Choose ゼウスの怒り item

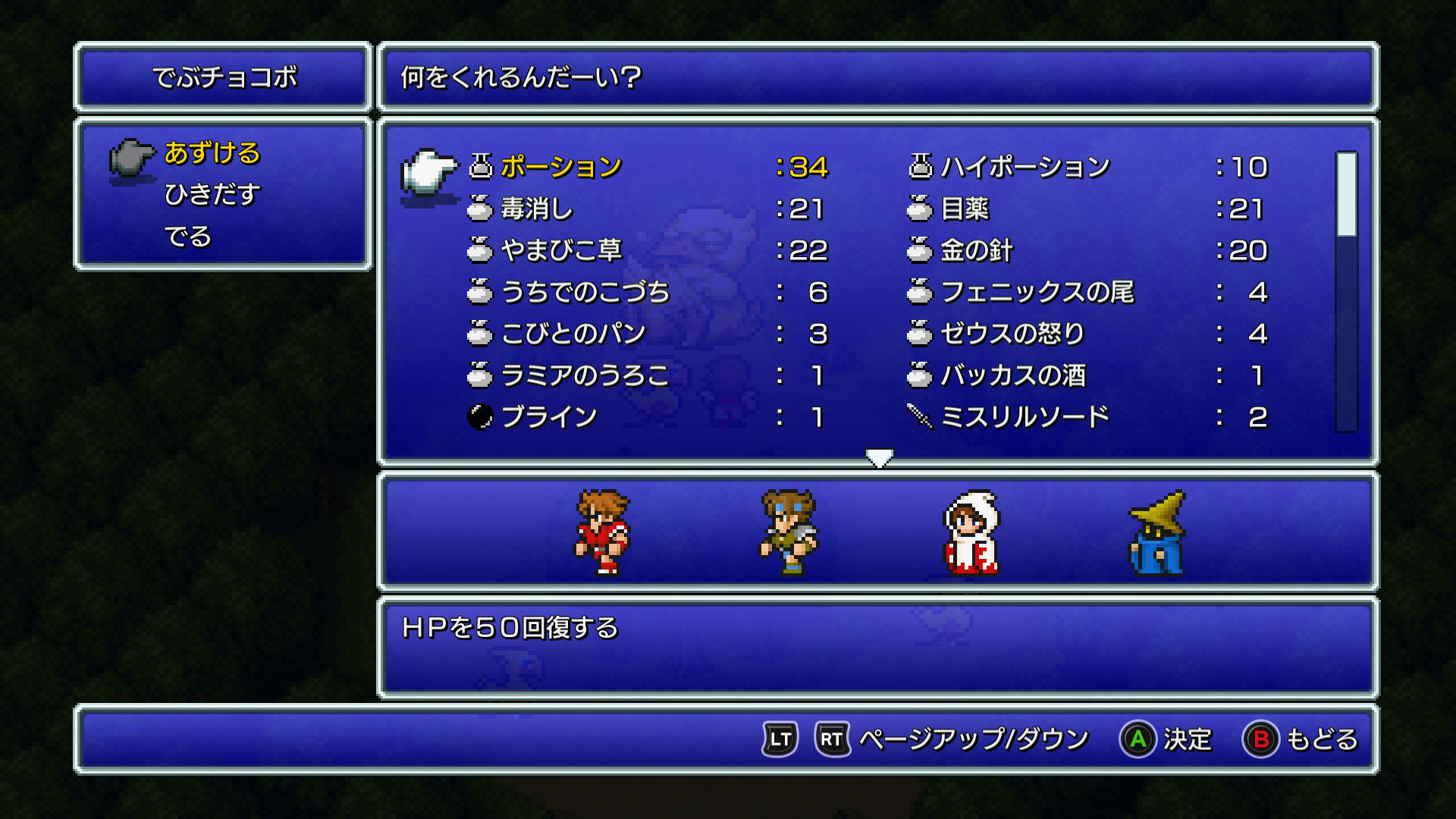click(x=1013, y=334)
